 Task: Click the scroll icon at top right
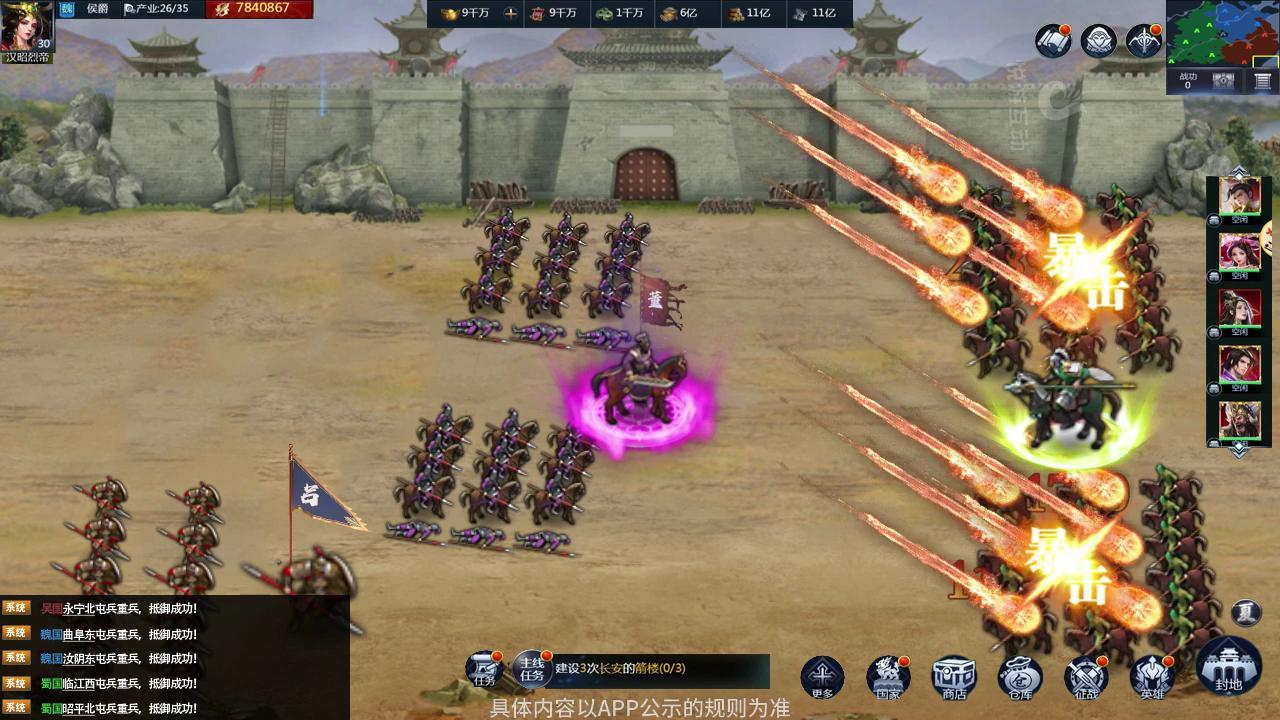tap(1053, 41)
